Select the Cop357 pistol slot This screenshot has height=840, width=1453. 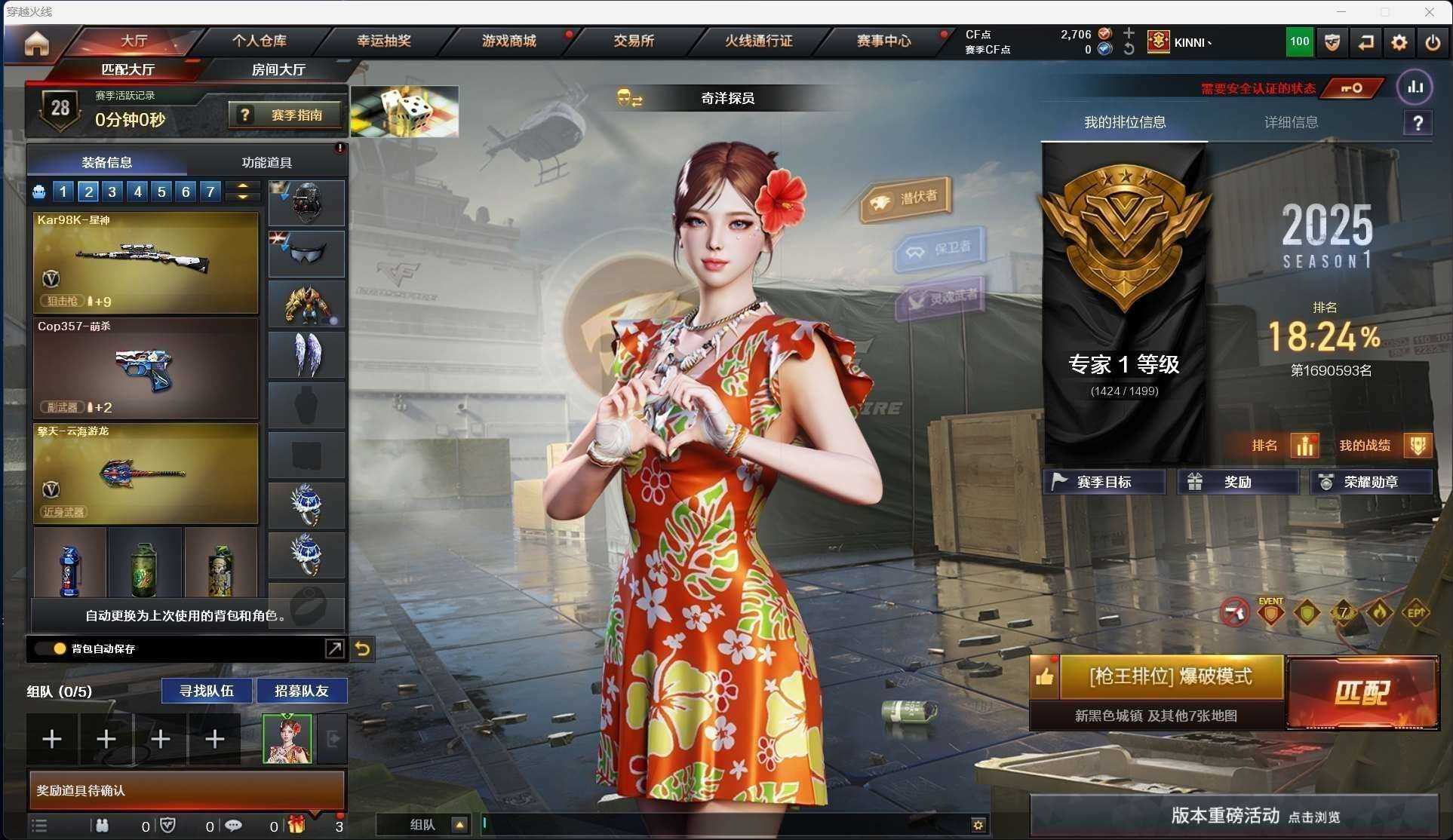click(146, 368)
